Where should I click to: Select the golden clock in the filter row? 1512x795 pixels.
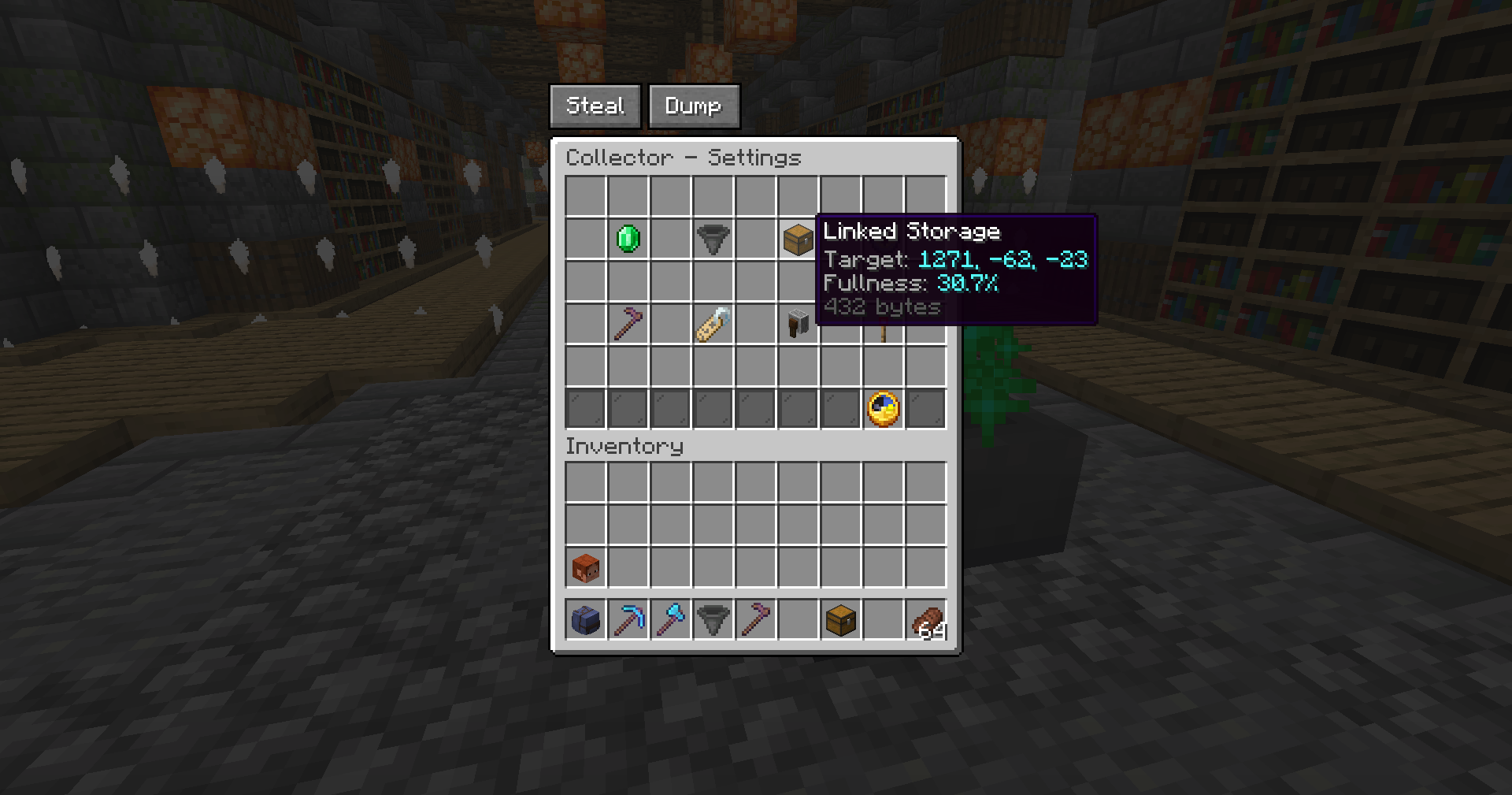point(883,407)
